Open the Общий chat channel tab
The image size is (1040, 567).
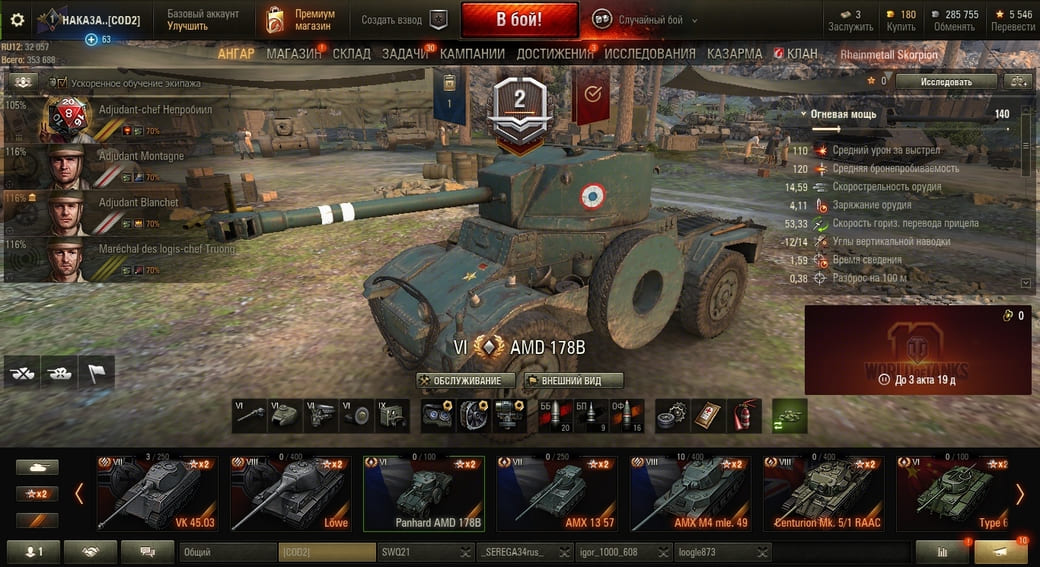[x=227, y=551]
